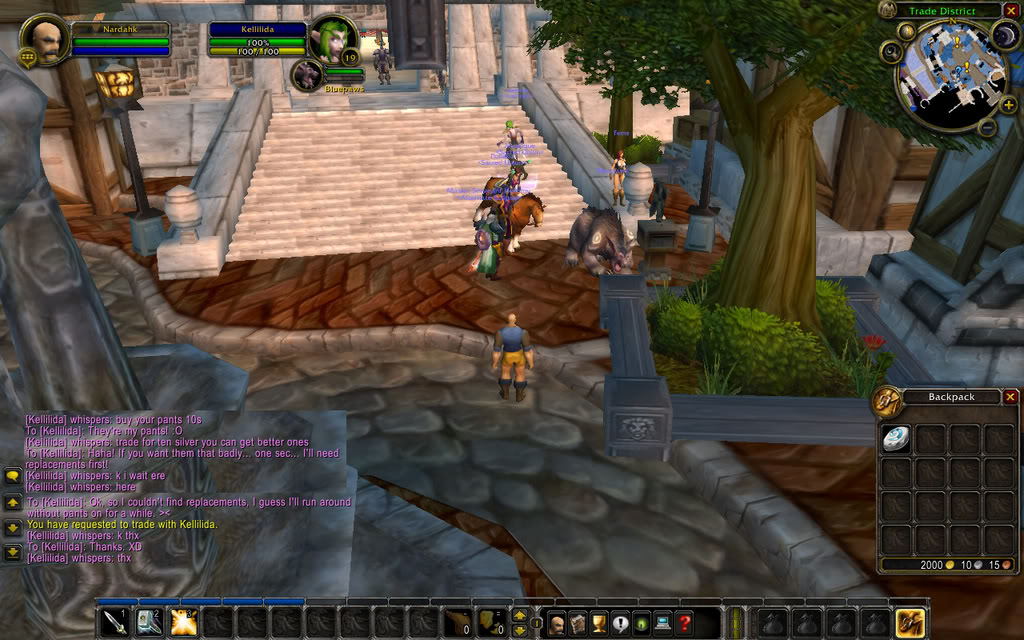Use the sword attack ability in slot 1

tap(115, 622)
